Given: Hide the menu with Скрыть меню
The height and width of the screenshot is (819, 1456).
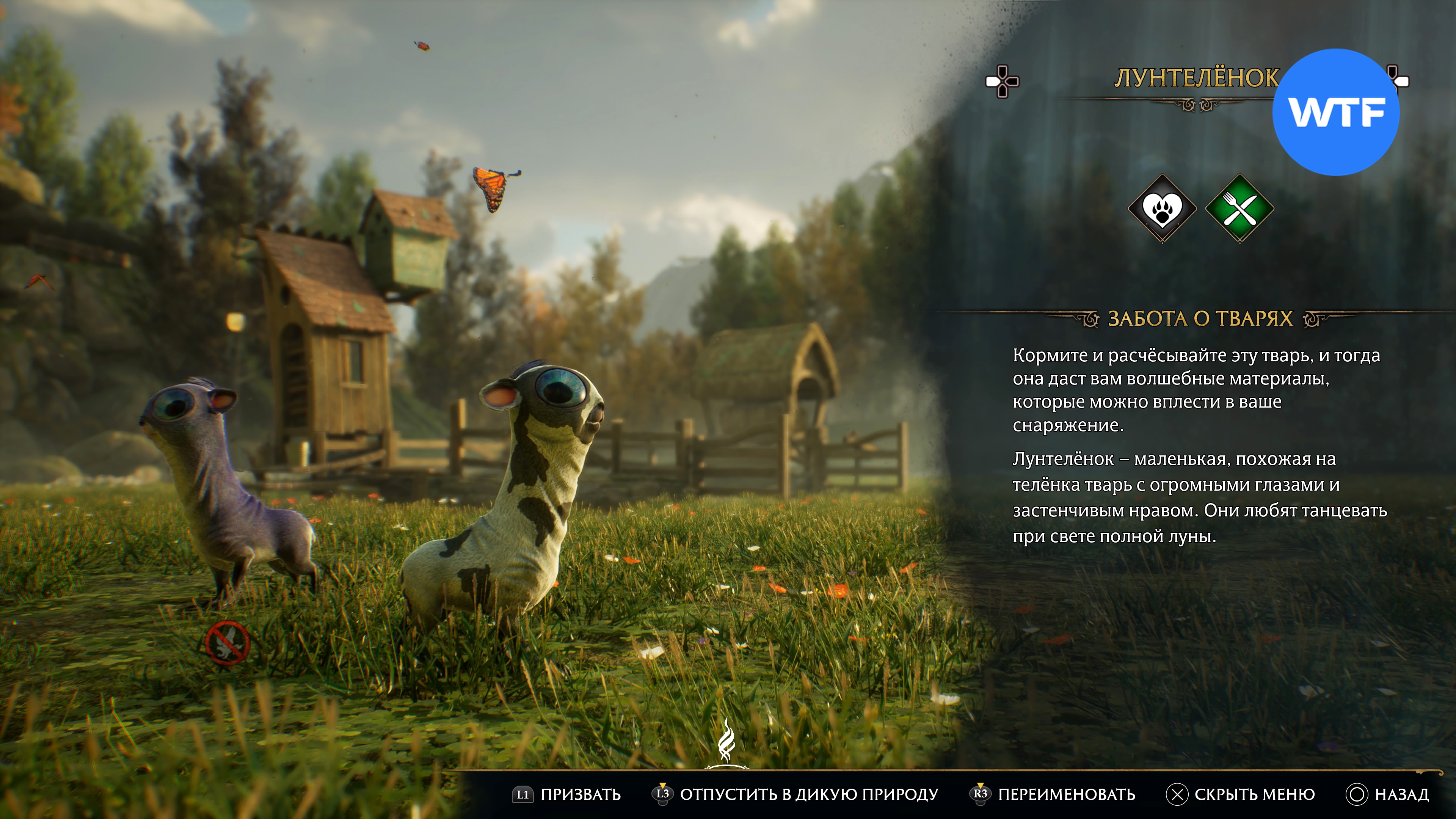Looking at the screenshot, I should pos(1241,794).
